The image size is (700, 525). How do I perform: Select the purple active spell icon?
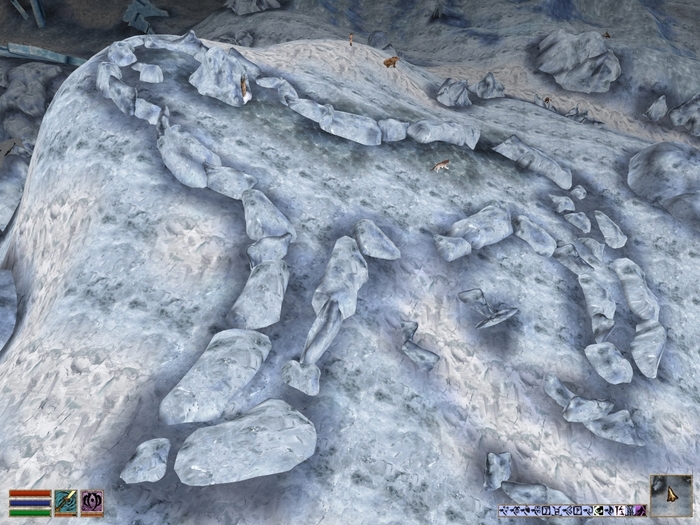pos(92,502)
